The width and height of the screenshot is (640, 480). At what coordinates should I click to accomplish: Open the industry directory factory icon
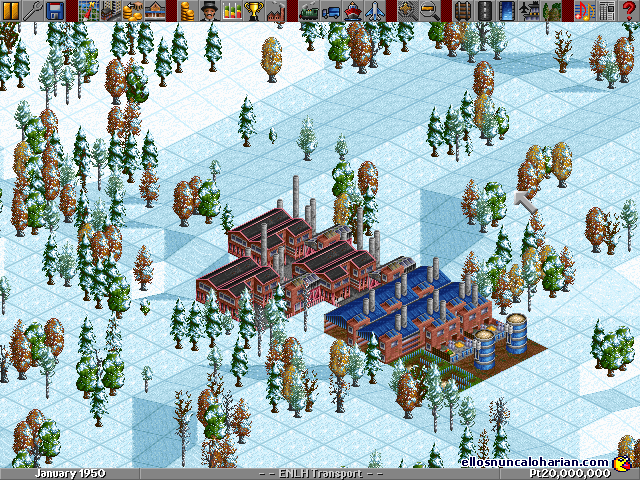point(275,11)
